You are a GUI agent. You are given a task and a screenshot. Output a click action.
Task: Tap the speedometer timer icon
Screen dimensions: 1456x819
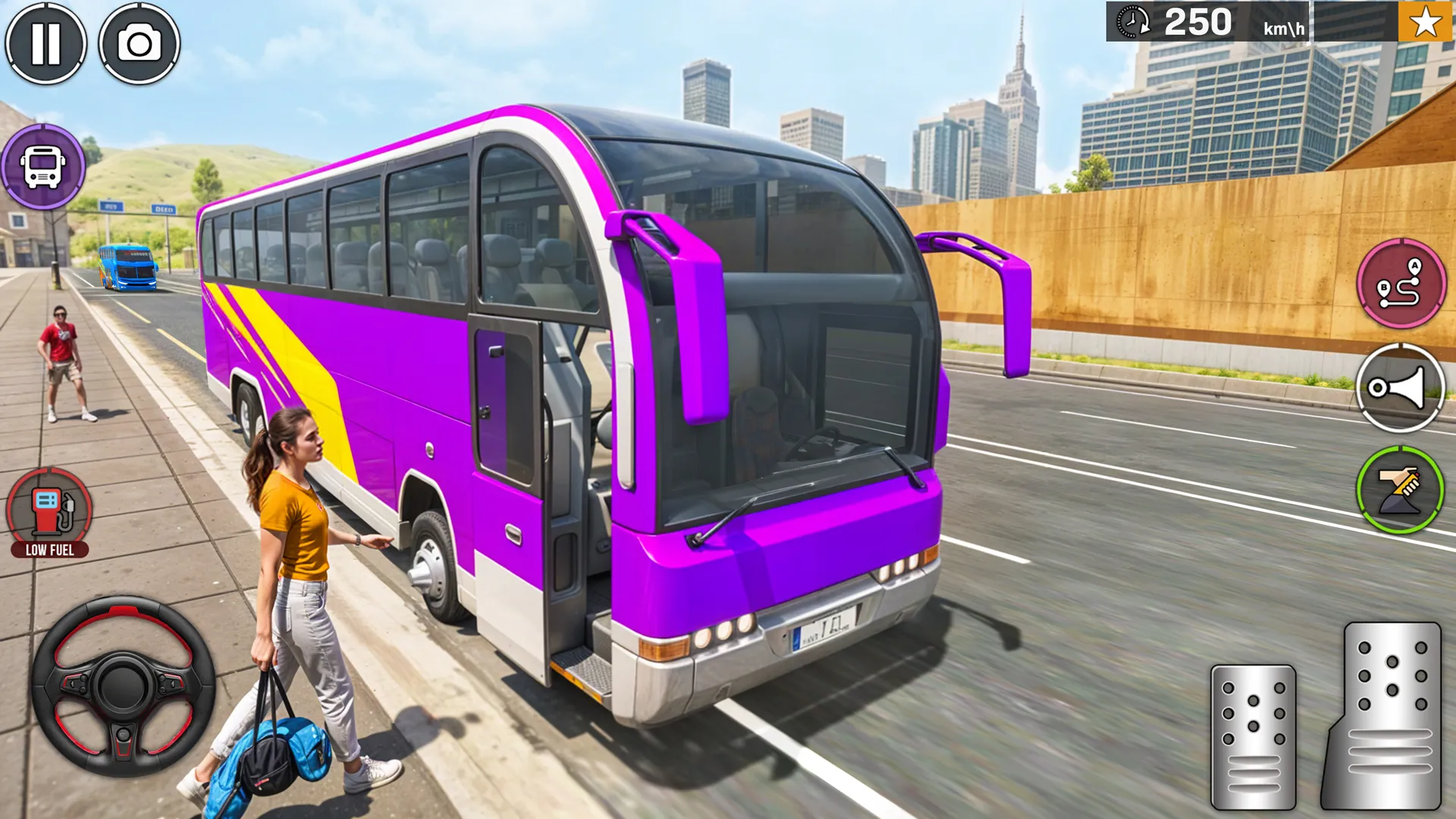1131,21
